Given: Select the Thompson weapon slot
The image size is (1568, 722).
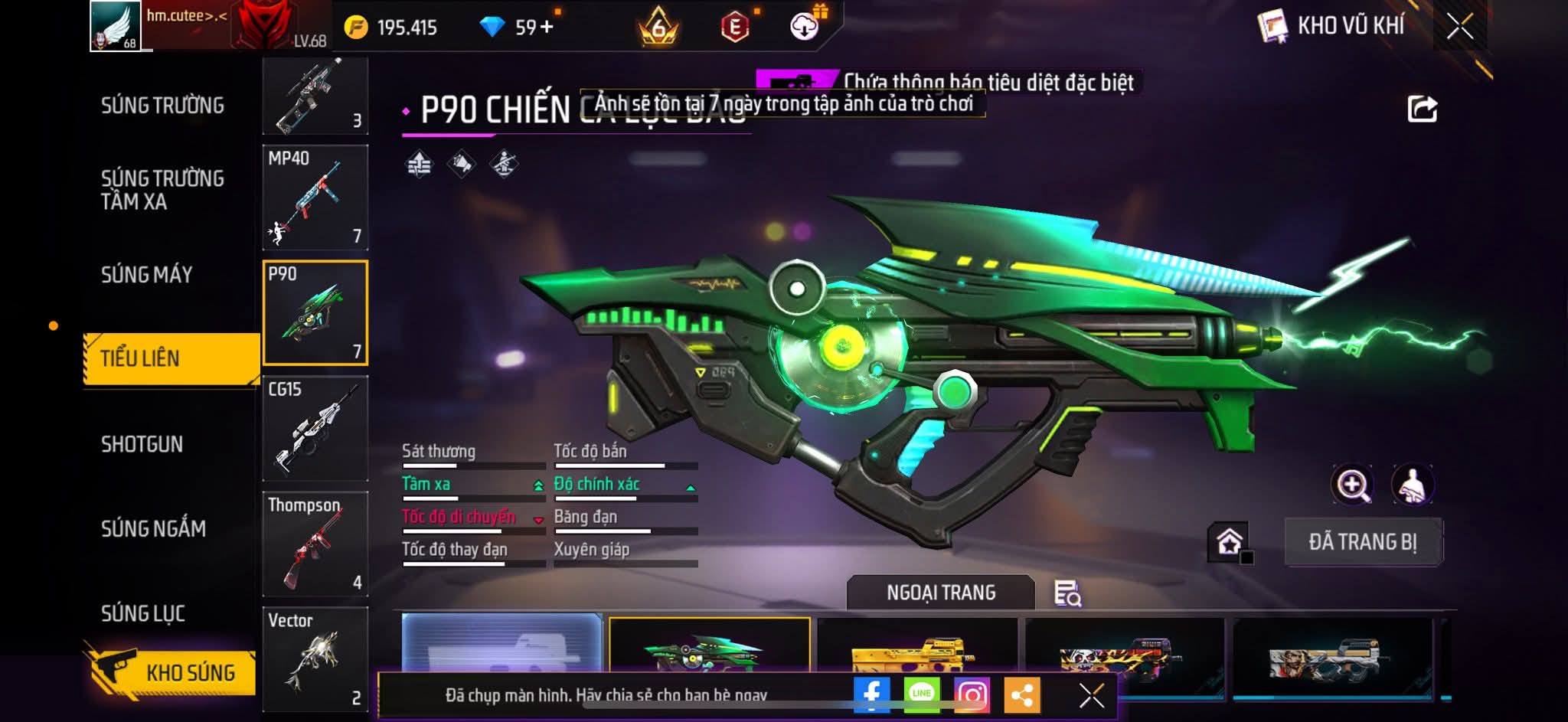Looking at the screenshot, I should (x=315, y=544).
